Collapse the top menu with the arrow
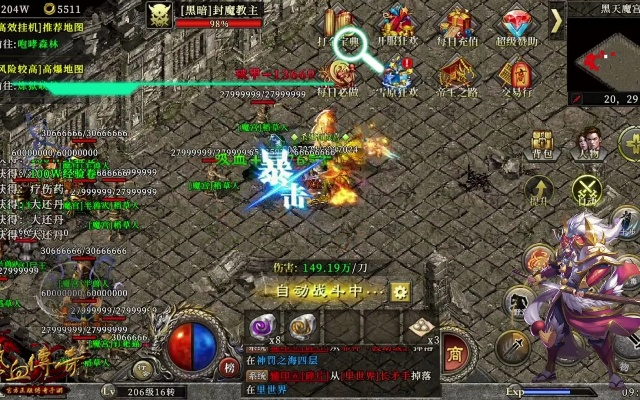 556,20
